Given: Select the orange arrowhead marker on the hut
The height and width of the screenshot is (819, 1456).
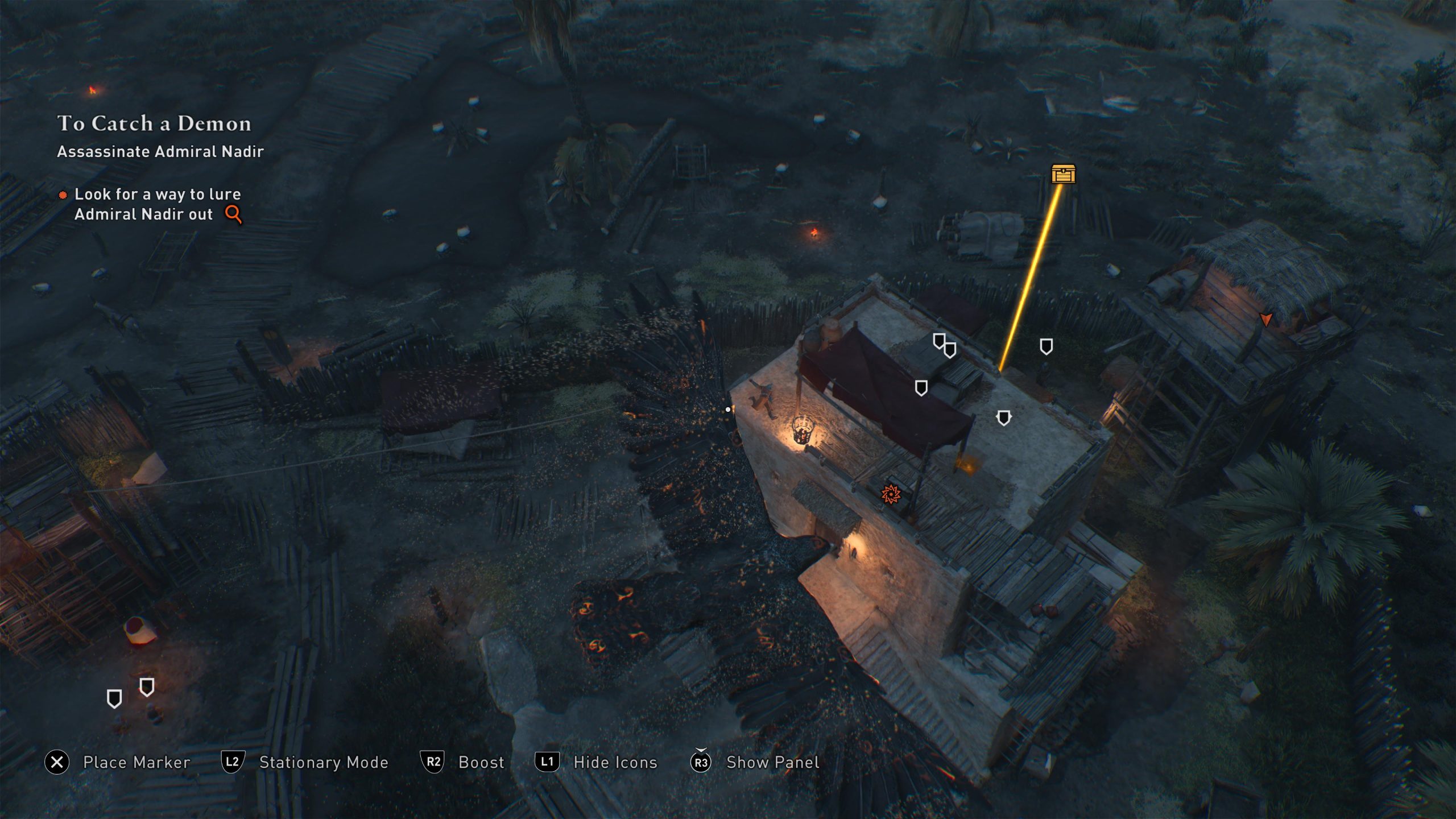Looking at the screenshot, I should coord(1265,319).
